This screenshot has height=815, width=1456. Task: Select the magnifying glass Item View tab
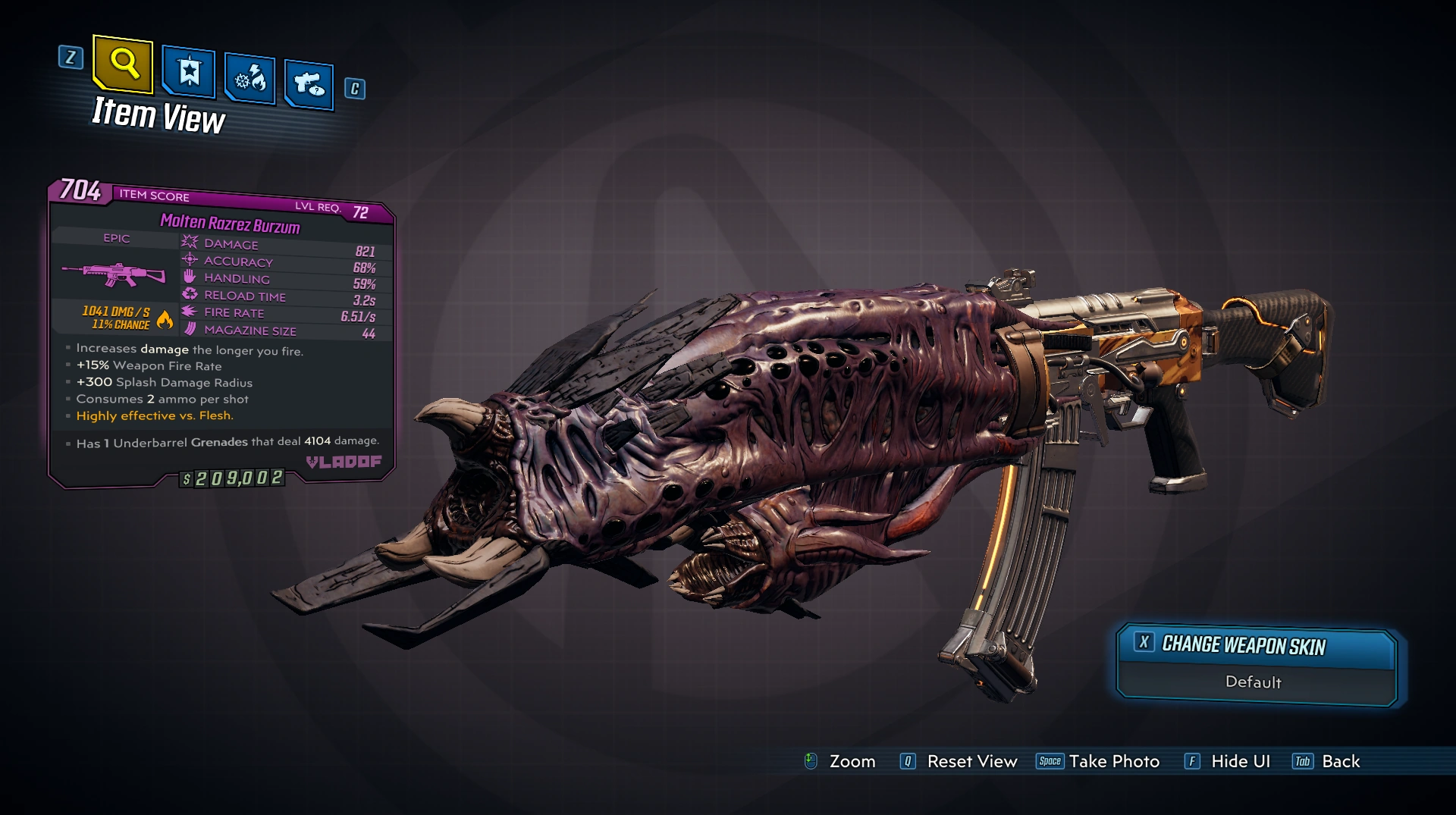coord(123,64)
